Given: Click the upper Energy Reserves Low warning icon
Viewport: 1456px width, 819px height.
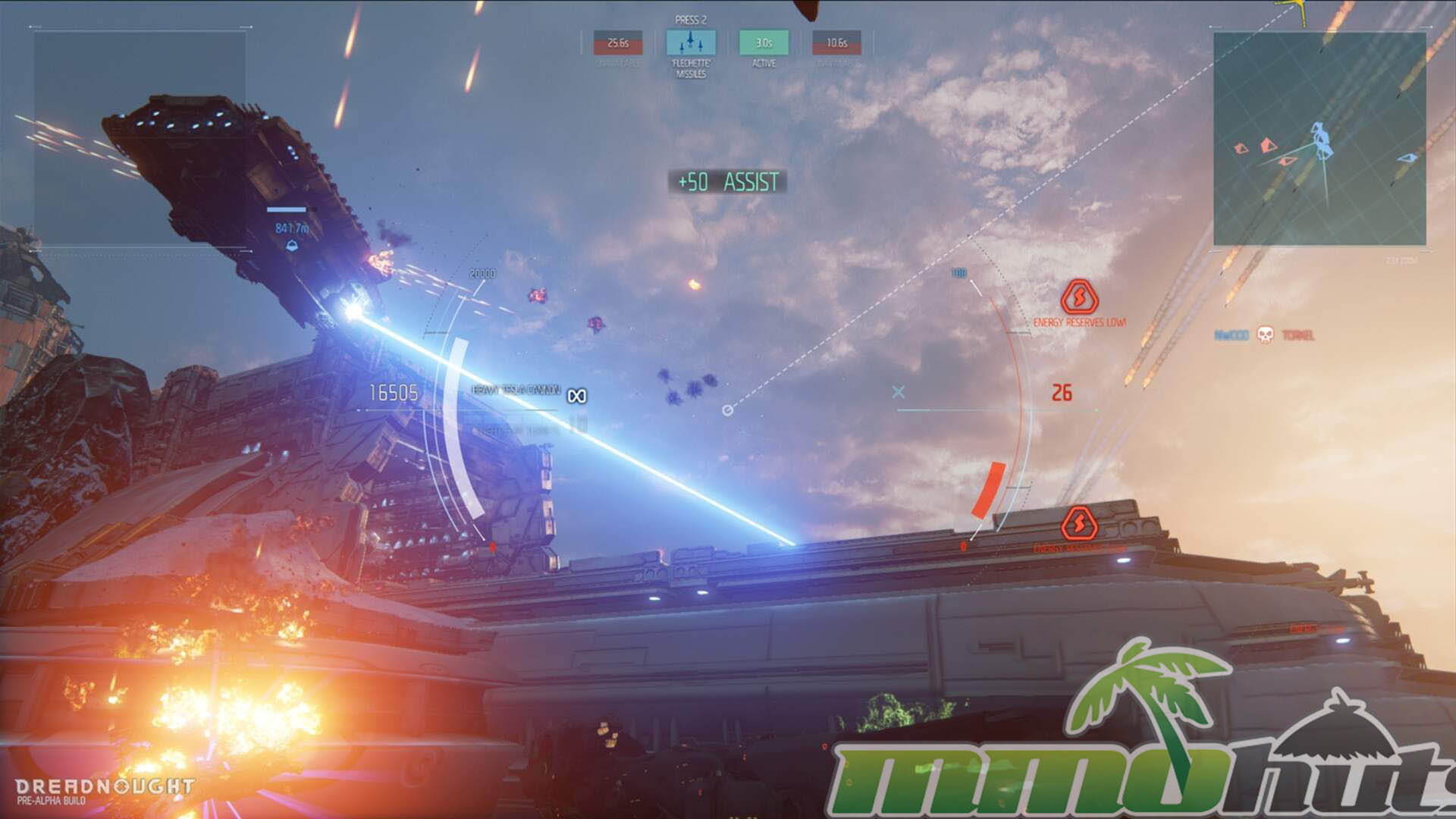Looking at the screenshot, I should (1079, 297).
